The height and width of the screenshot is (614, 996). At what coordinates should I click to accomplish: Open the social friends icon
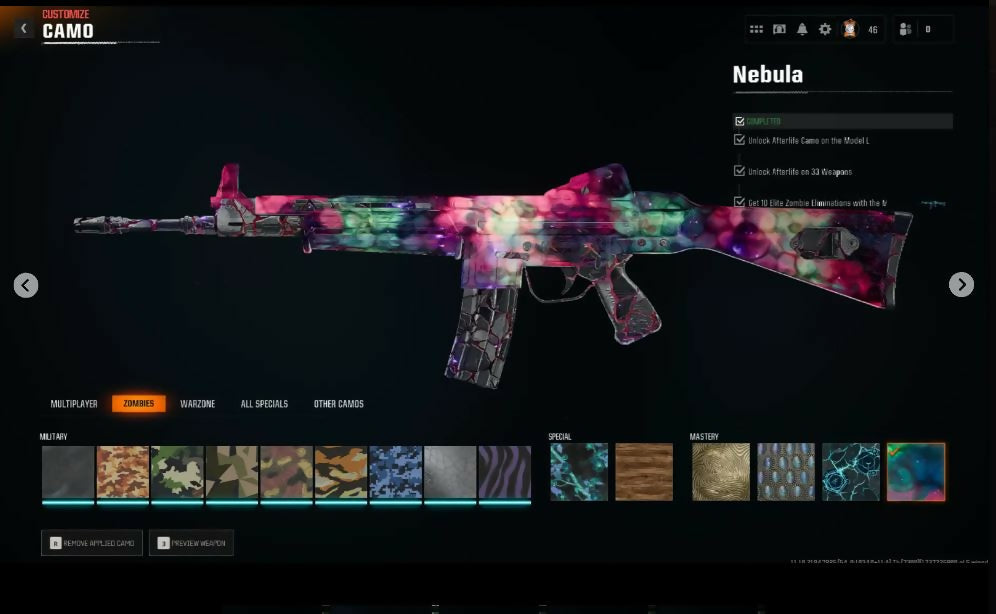coord(906,30)
